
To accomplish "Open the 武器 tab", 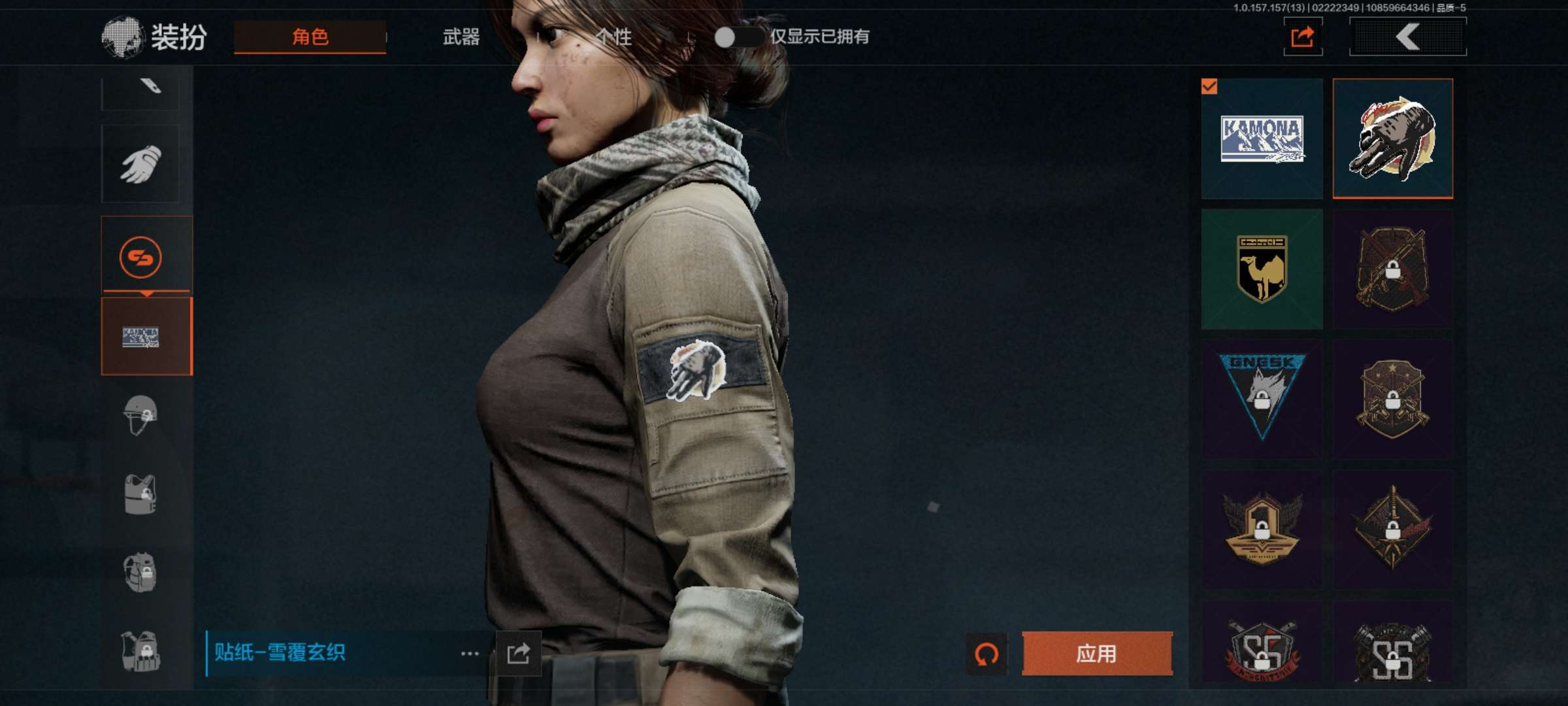I will (x=461, y=37).
